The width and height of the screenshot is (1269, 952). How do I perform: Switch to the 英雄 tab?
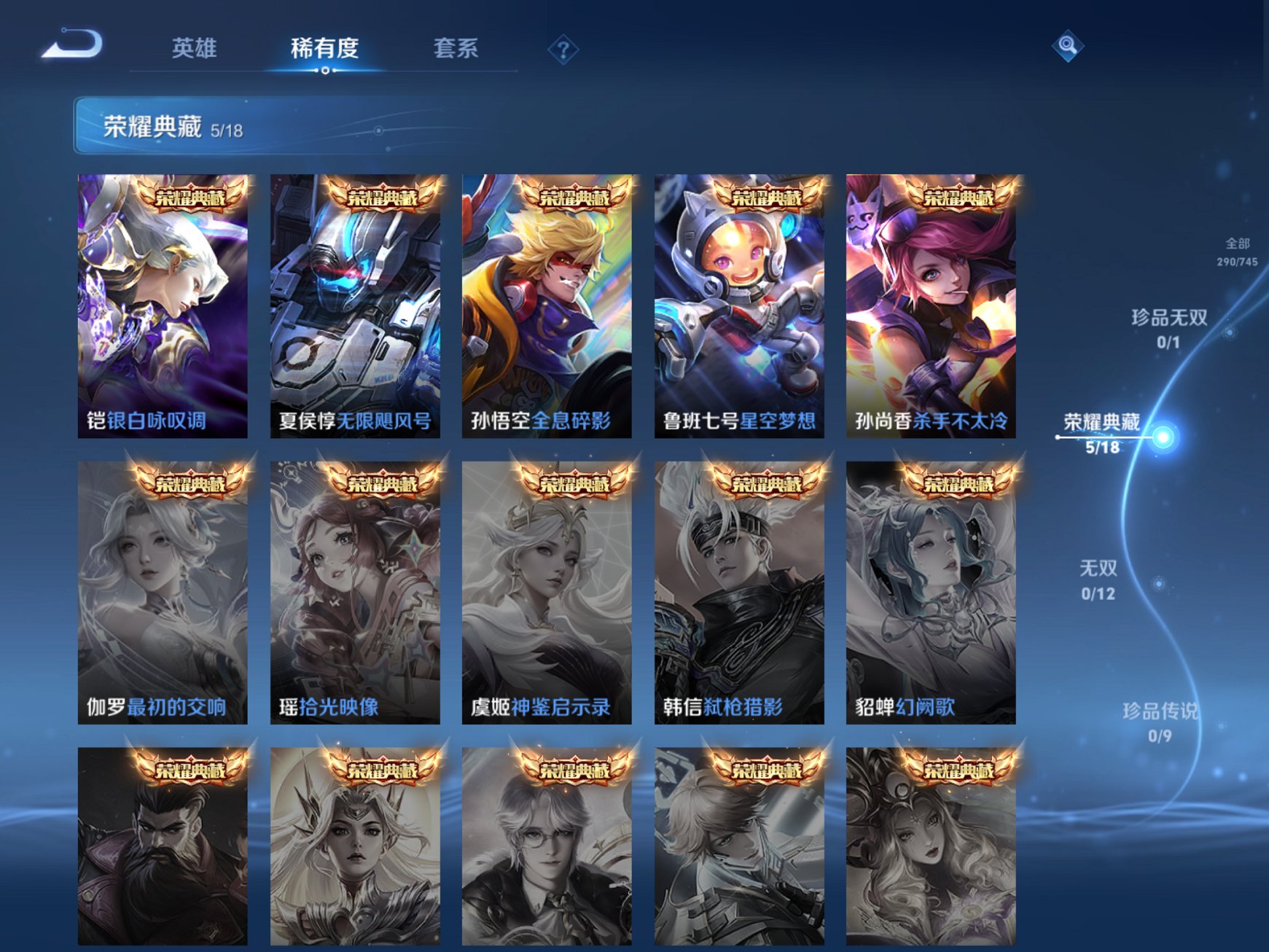(194, 48)
